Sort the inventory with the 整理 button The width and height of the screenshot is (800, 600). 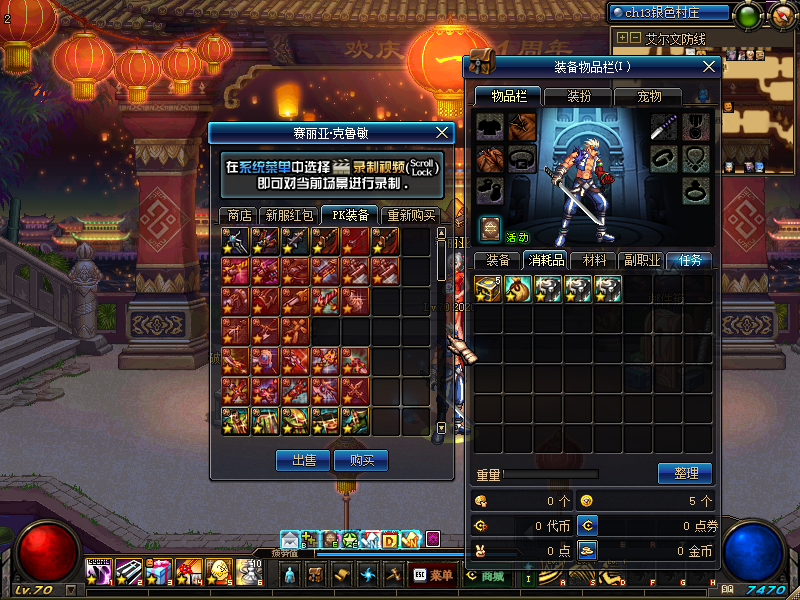click(685, 473)
